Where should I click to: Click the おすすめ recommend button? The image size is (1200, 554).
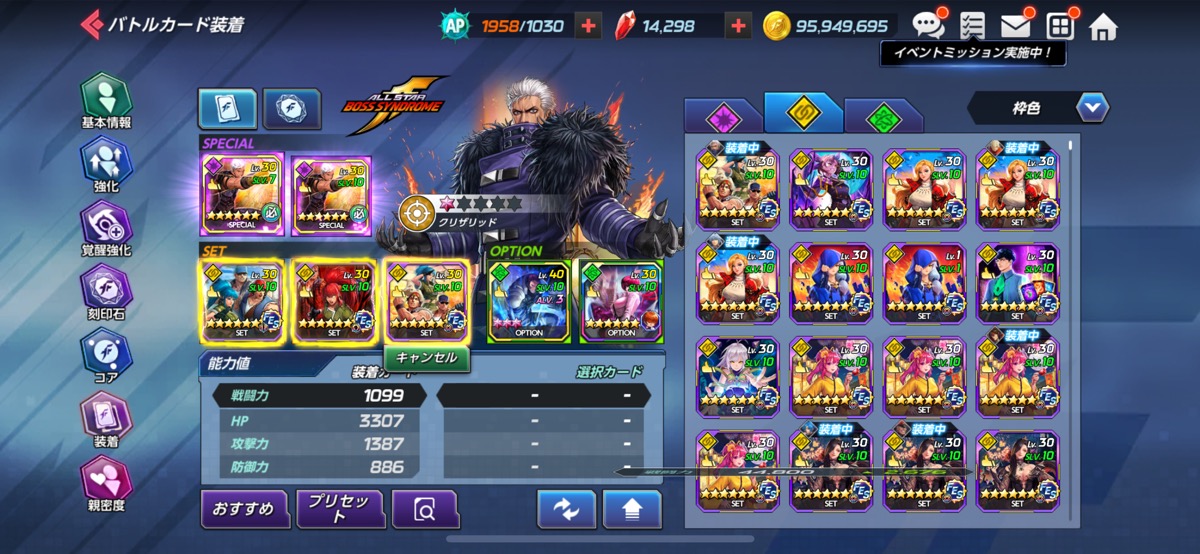tap(244, 510)
